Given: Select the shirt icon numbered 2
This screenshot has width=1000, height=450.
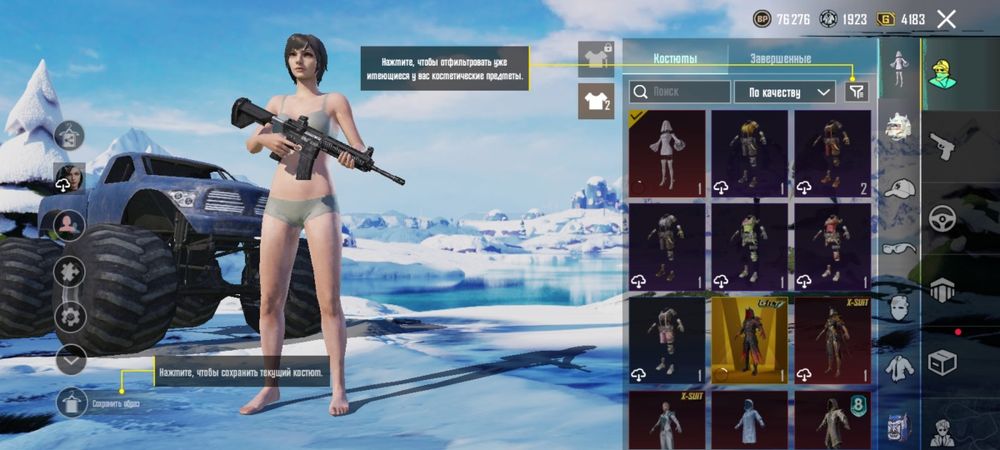Looking at the screenshot, I should 595,101.
